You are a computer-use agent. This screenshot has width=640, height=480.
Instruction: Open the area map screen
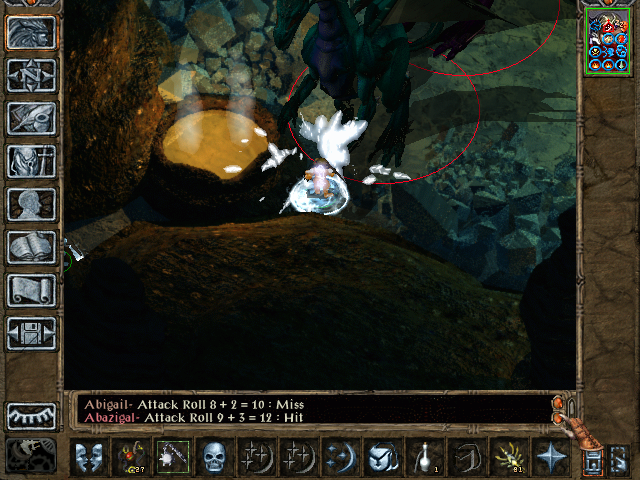coord(32,75)
